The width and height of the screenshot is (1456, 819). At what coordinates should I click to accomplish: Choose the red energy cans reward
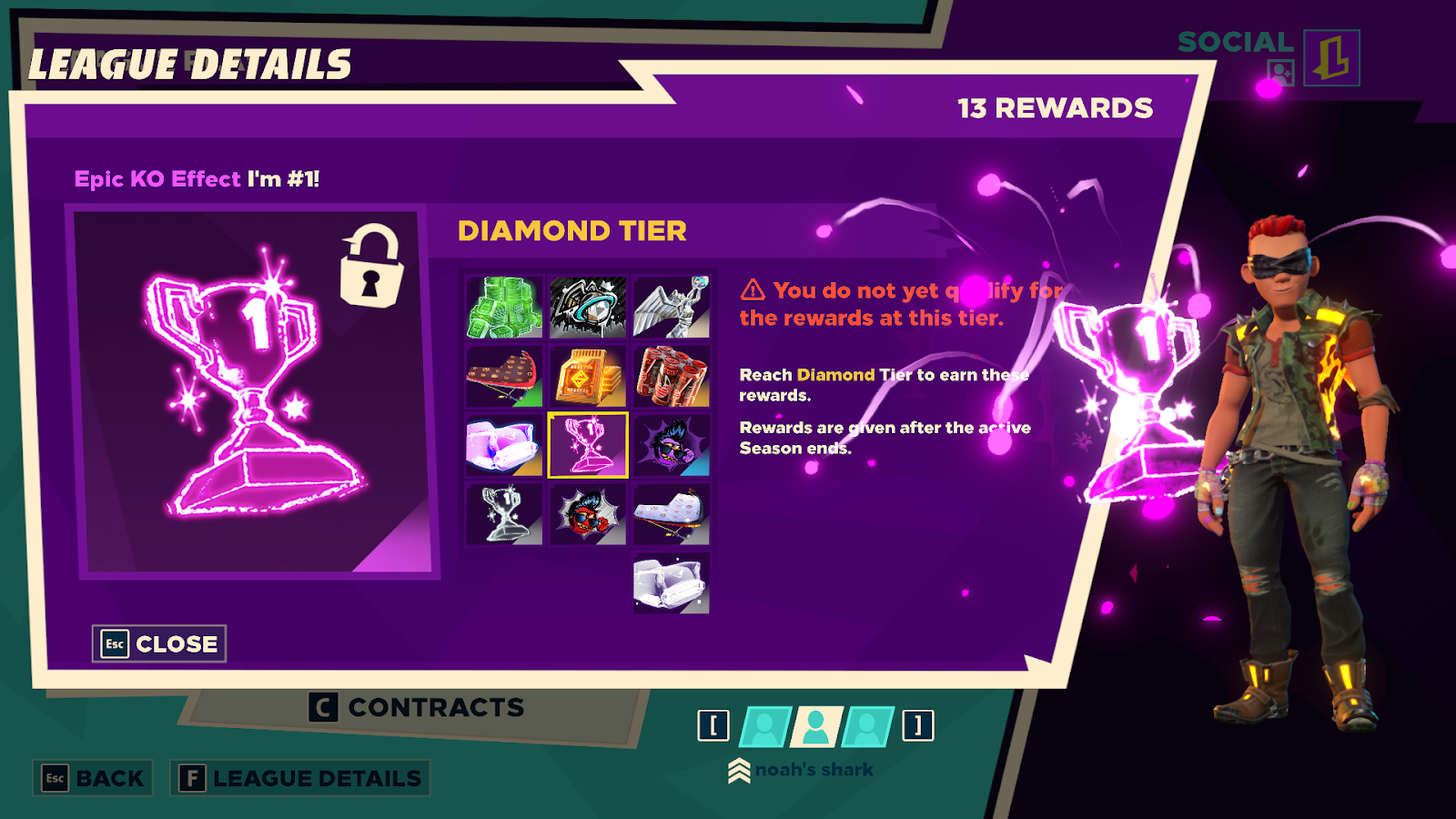click(x=672, y=376)
